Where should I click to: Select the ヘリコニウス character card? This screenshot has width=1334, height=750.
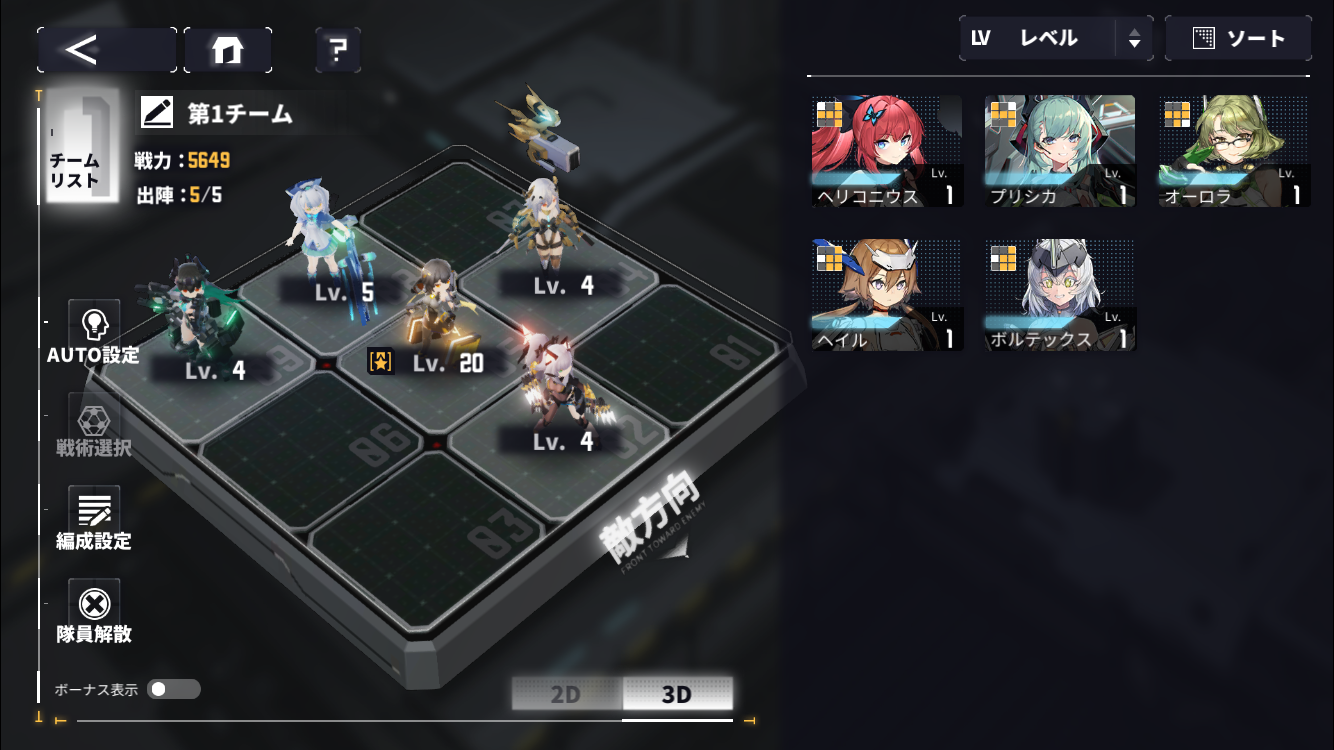coord(887,151)
